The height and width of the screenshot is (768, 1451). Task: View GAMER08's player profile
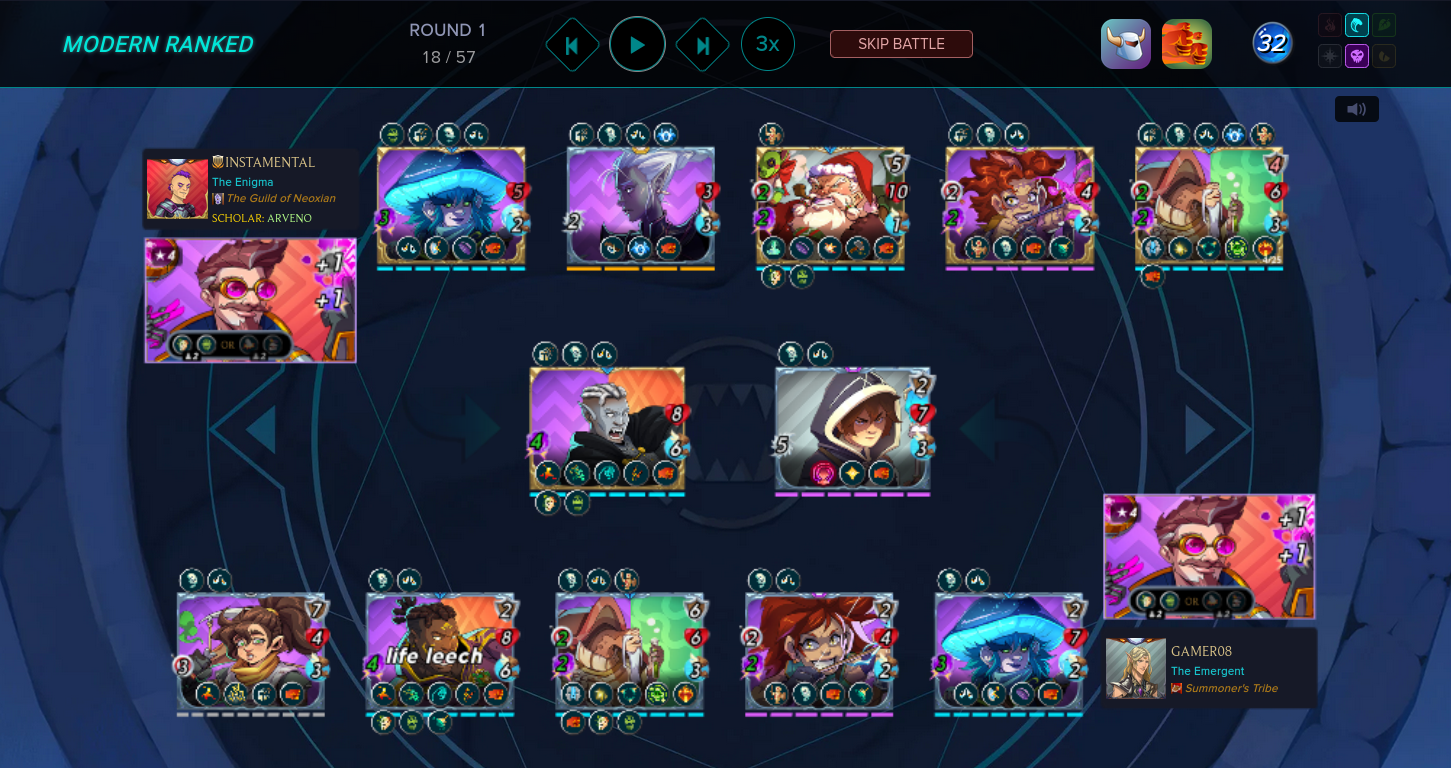1201,651
